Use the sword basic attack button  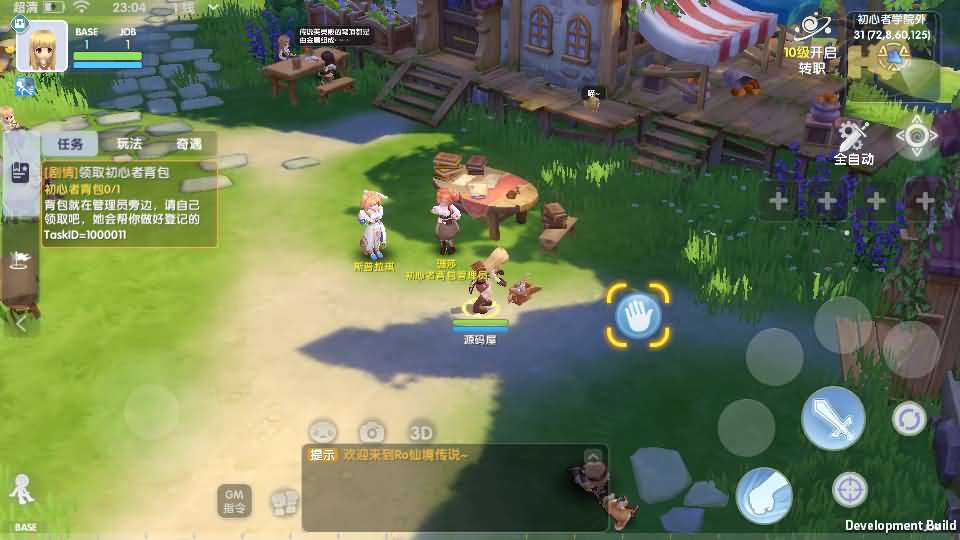(833, 417)
